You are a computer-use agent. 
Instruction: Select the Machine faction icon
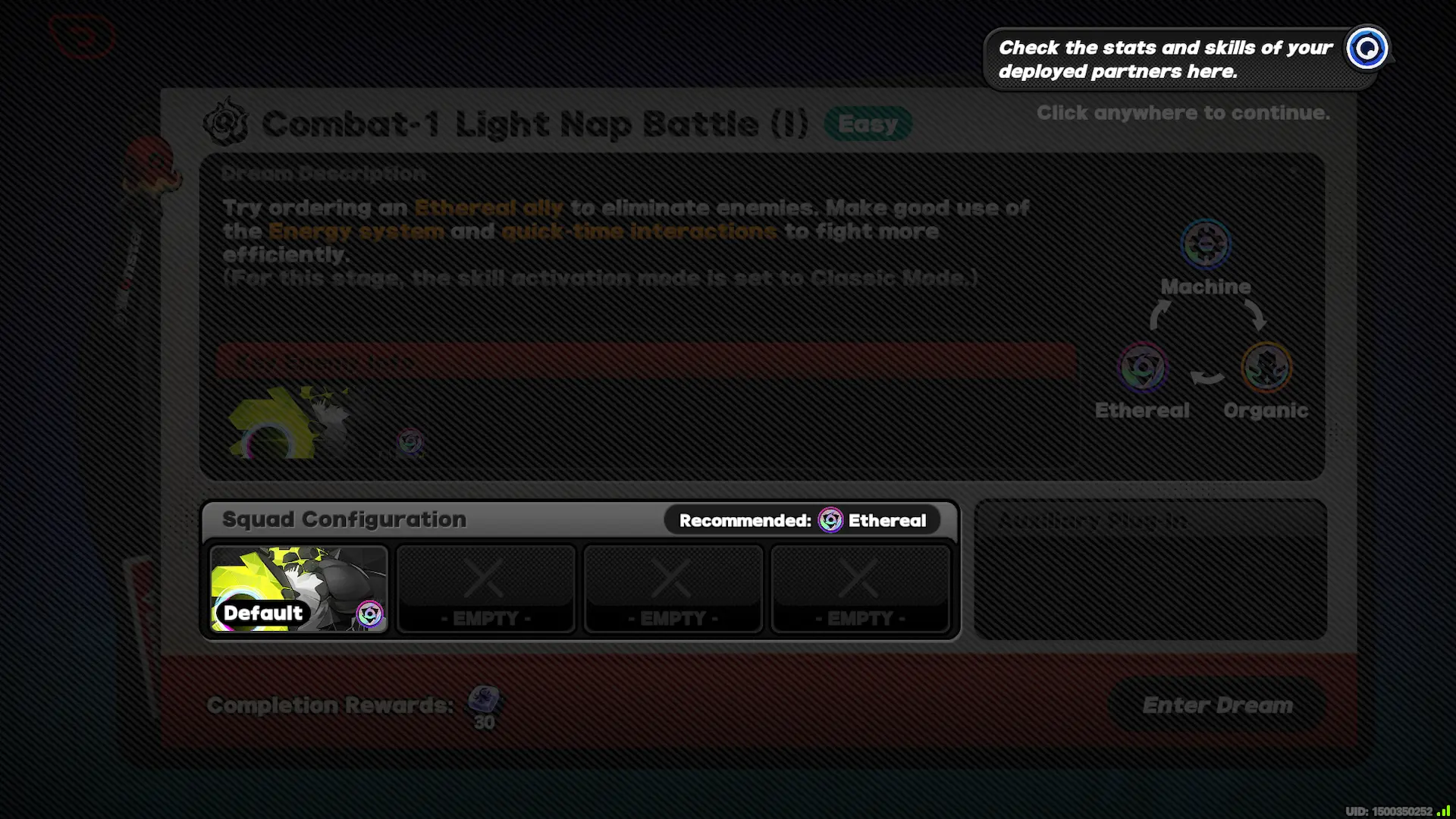(1204, 244)
